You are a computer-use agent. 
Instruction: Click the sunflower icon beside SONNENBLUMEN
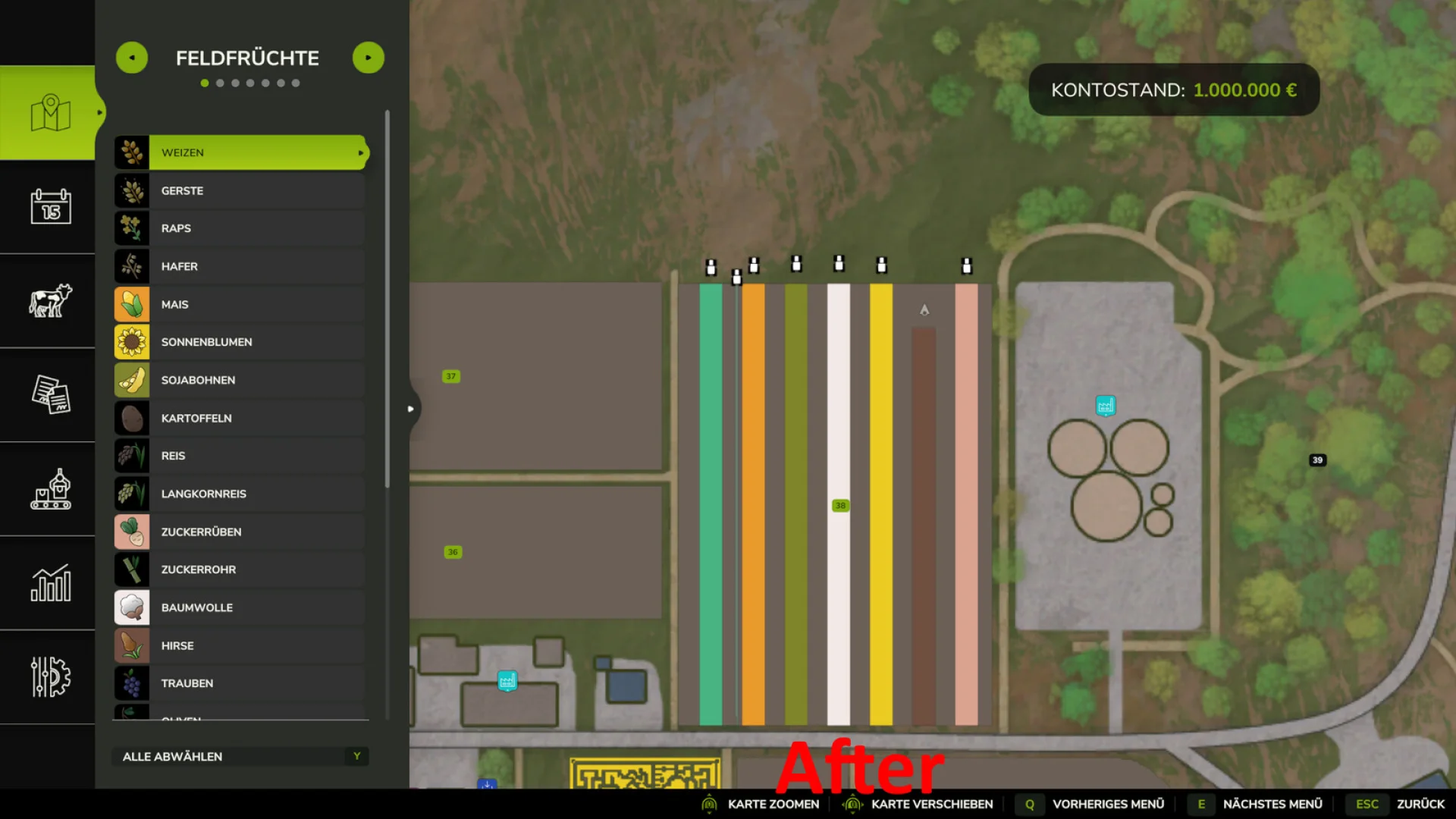click(x=132, y=341)
